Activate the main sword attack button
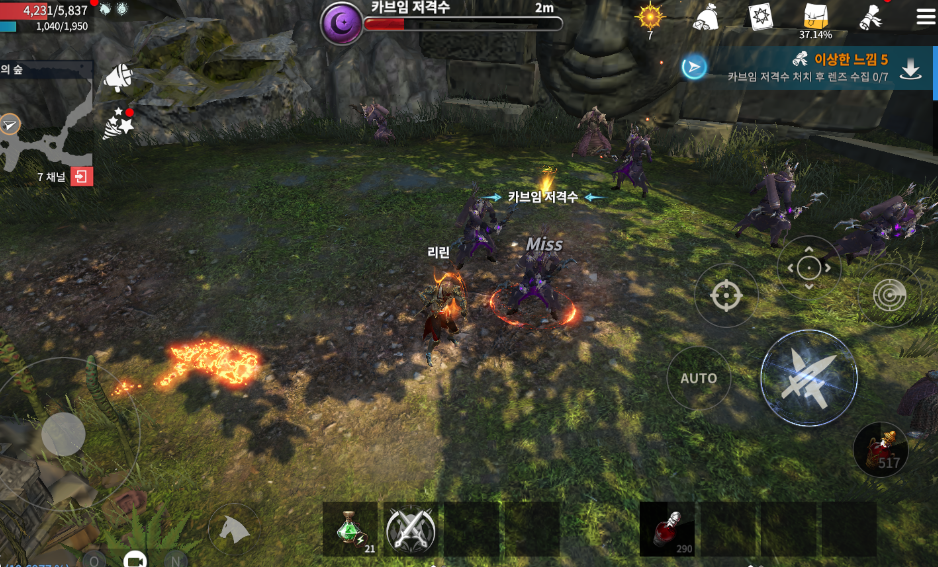This screenshot has width=938, height=567. [808, 377]
